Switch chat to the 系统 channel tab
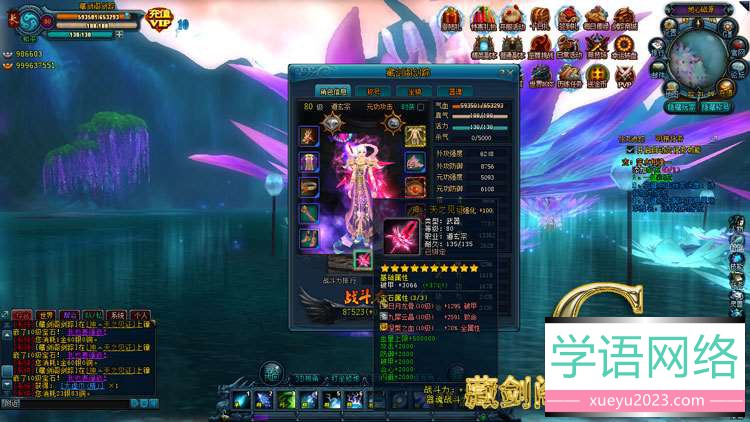This screenshot has height=422, width=750. [x=118, y=315]
